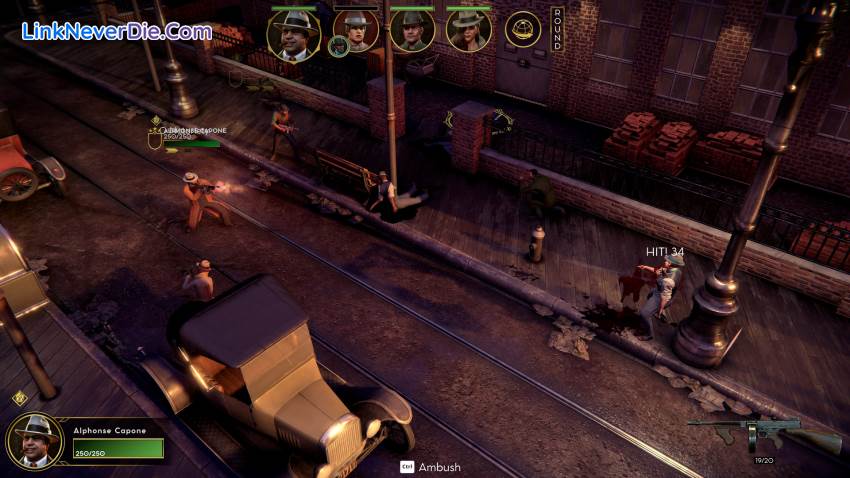Open the LinkNeverDie.Com watermark link
The height and width of the screenshot is (478, 850).
[x=116, y=31]
